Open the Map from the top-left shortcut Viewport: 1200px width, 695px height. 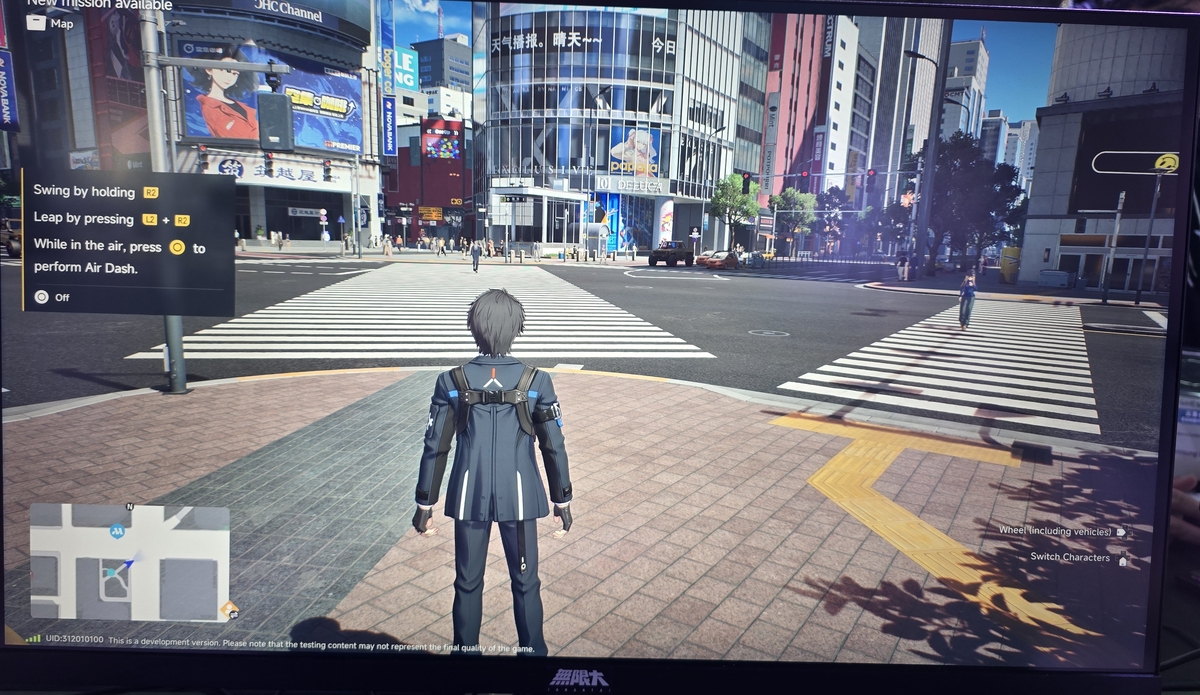(x=50, y=23)
